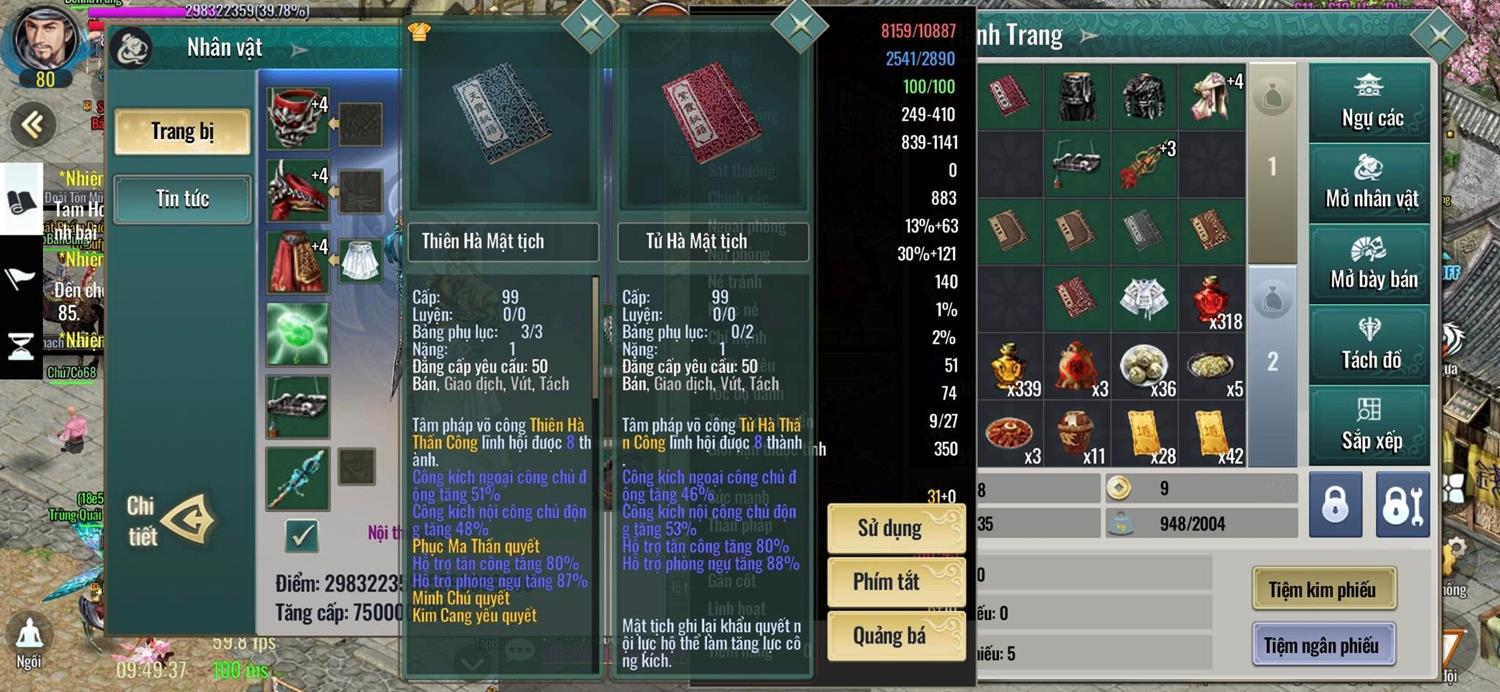Open the Tin tức tab

point(182,199)
